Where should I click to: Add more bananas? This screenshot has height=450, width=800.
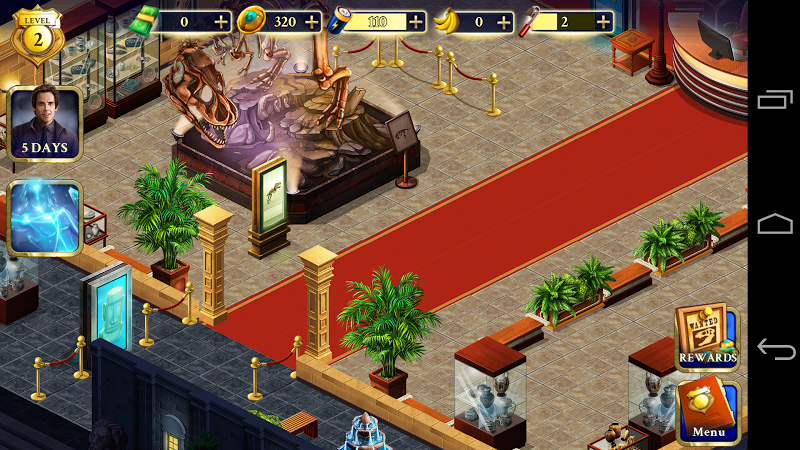(503, 22)
